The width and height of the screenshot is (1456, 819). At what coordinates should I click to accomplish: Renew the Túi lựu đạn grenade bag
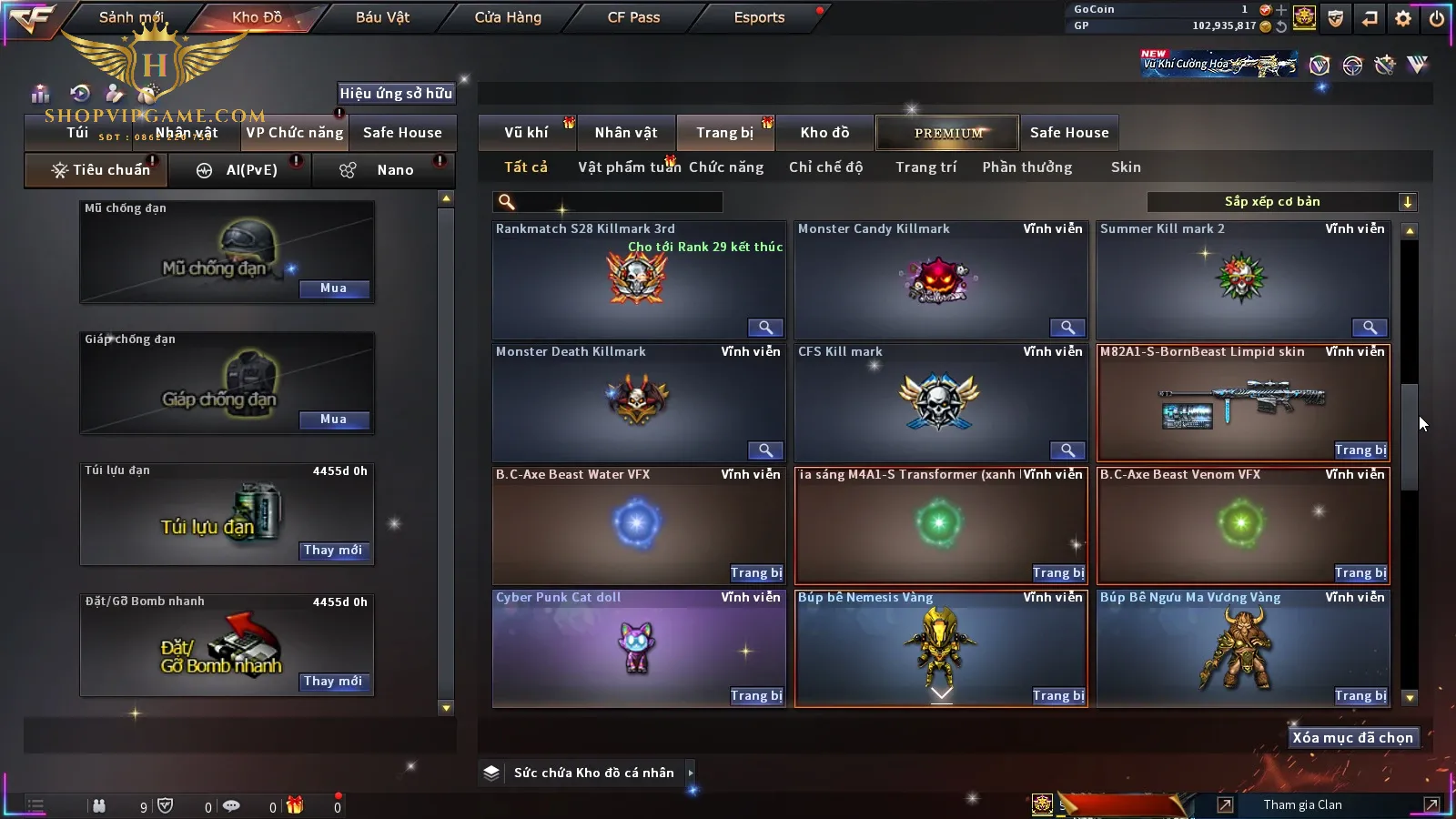tap(333, 551)
